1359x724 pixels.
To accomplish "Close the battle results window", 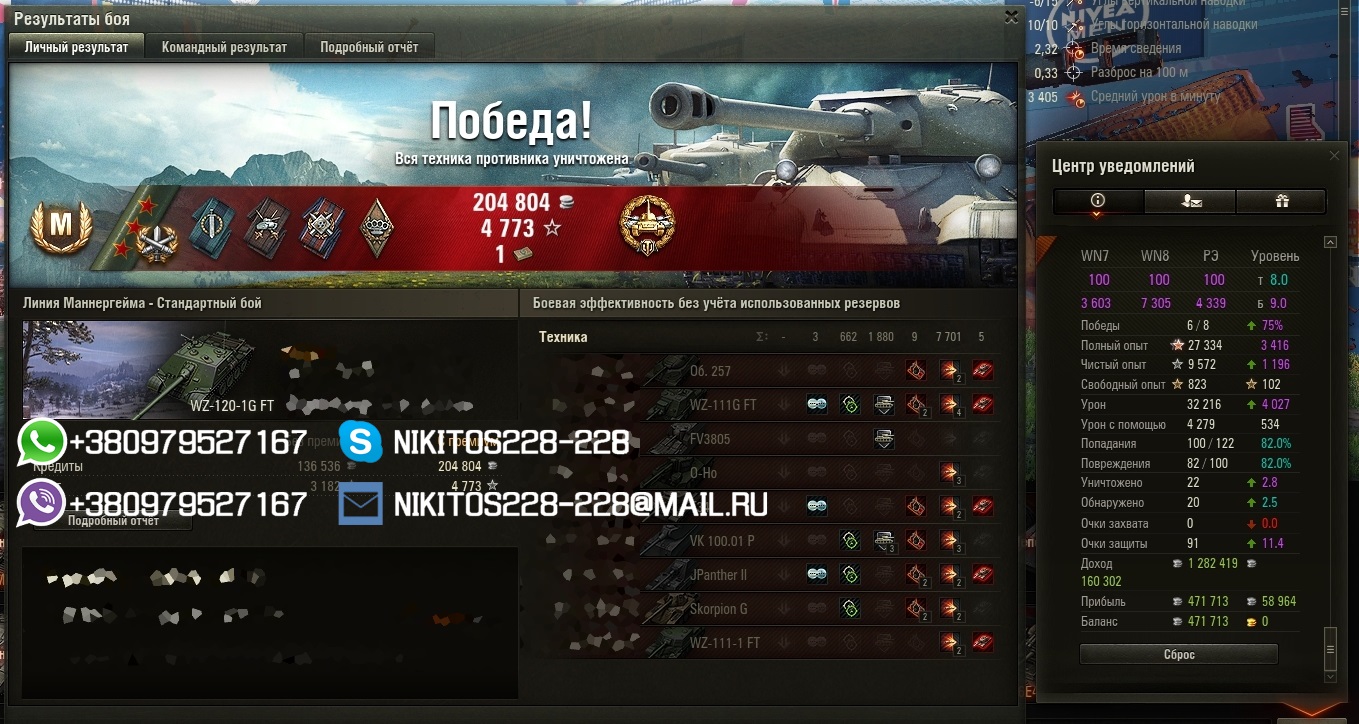I will point(1011,17).
